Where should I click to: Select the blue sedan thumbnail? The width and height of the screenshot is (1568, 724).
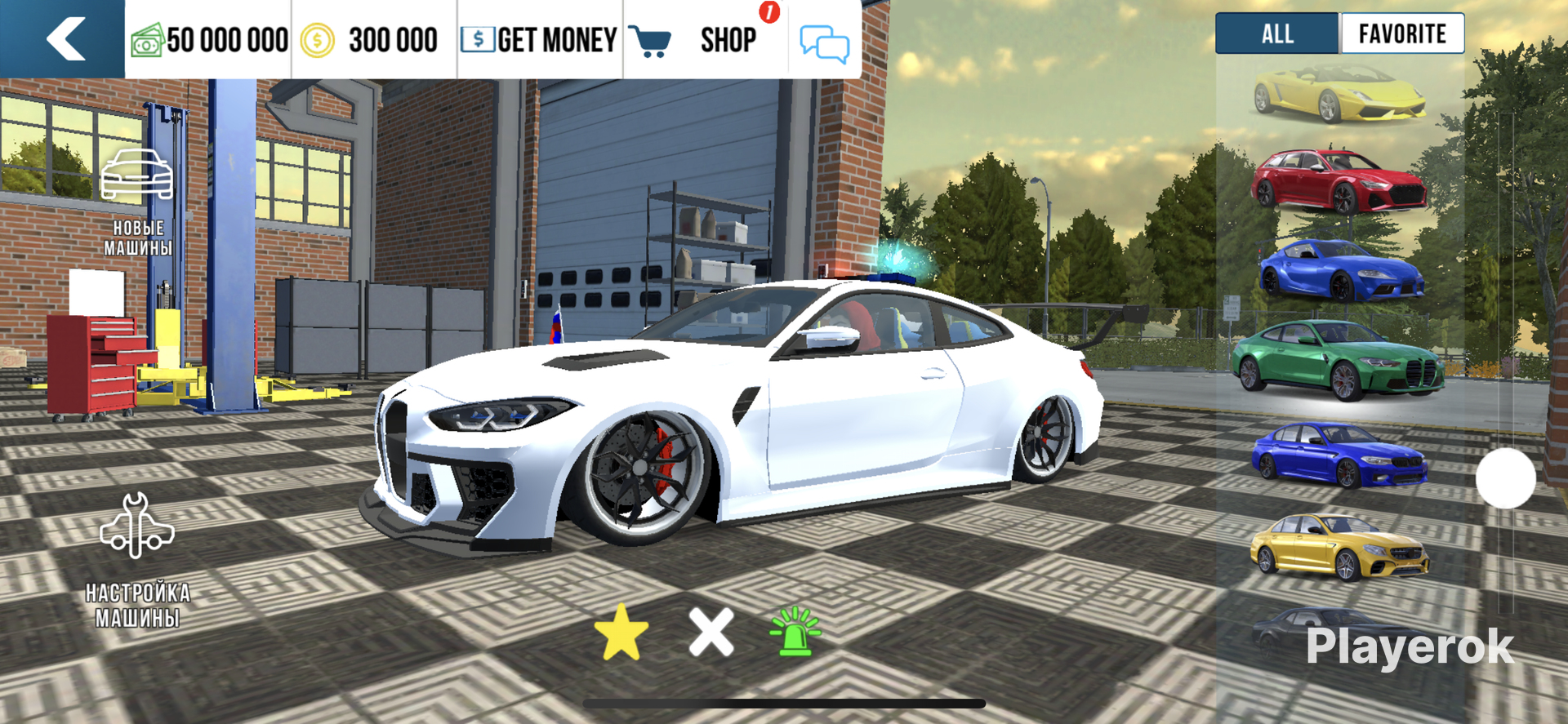click(1339, 454)
